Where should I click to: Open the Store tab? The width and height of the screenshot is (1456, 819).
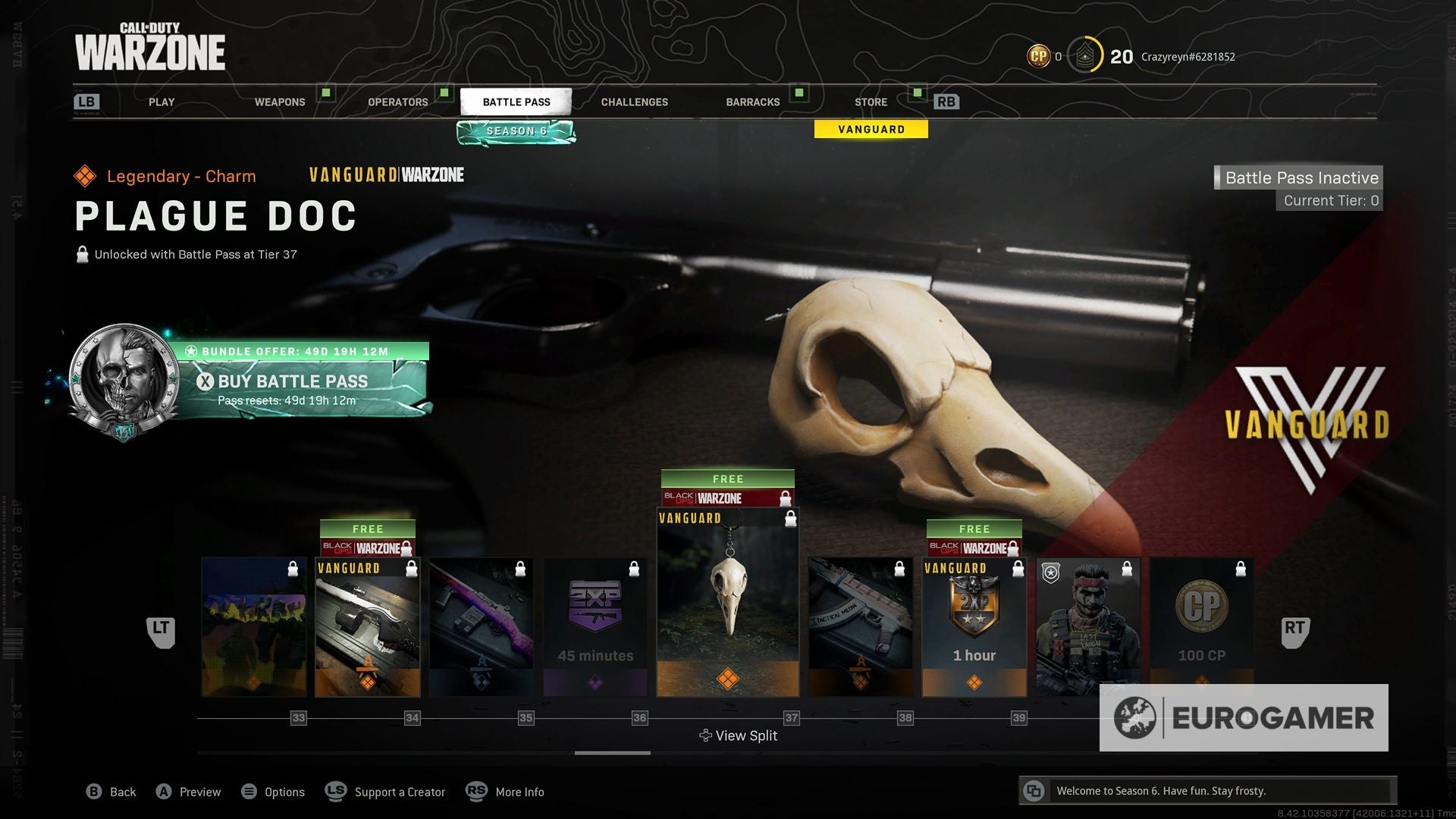871,102
